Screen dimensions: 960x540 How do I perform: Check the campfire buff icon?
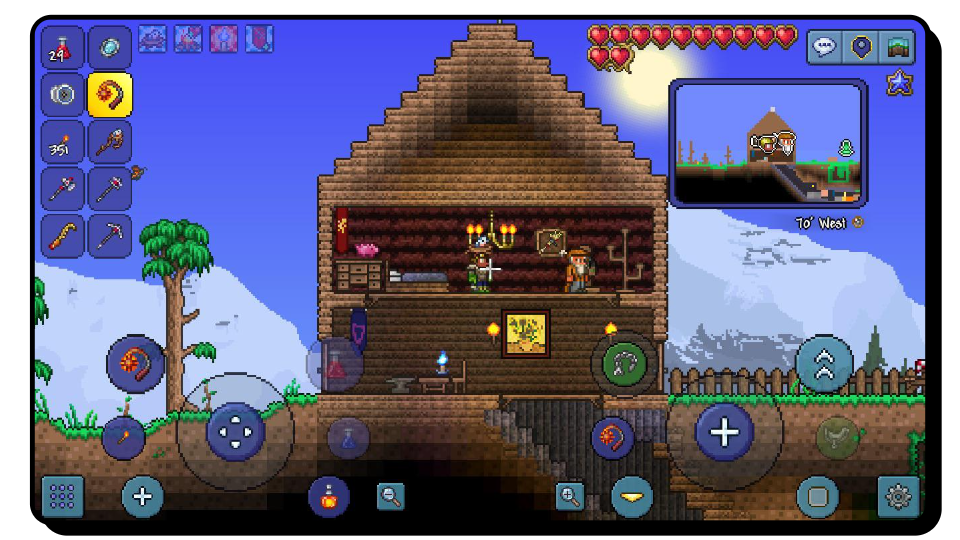(188, 39)
